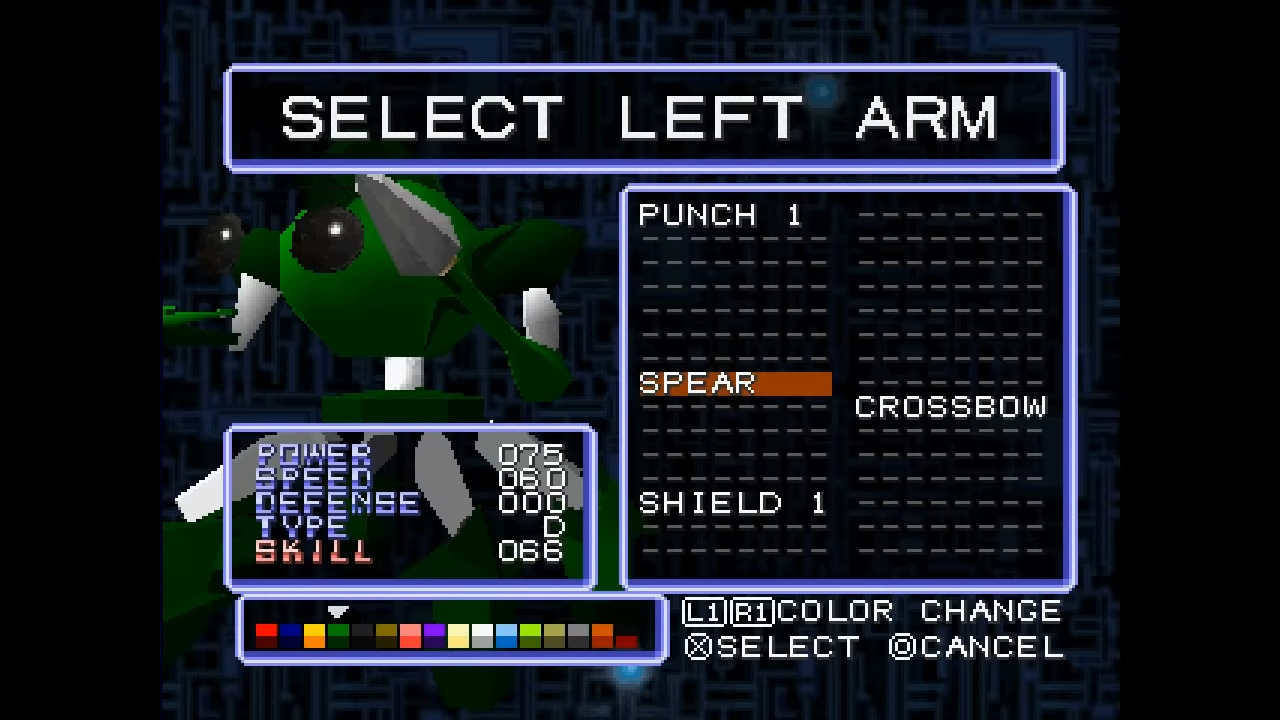Click the DEFENSE stat label
This screenshot has height=720, width=1280.
[335, 503]
